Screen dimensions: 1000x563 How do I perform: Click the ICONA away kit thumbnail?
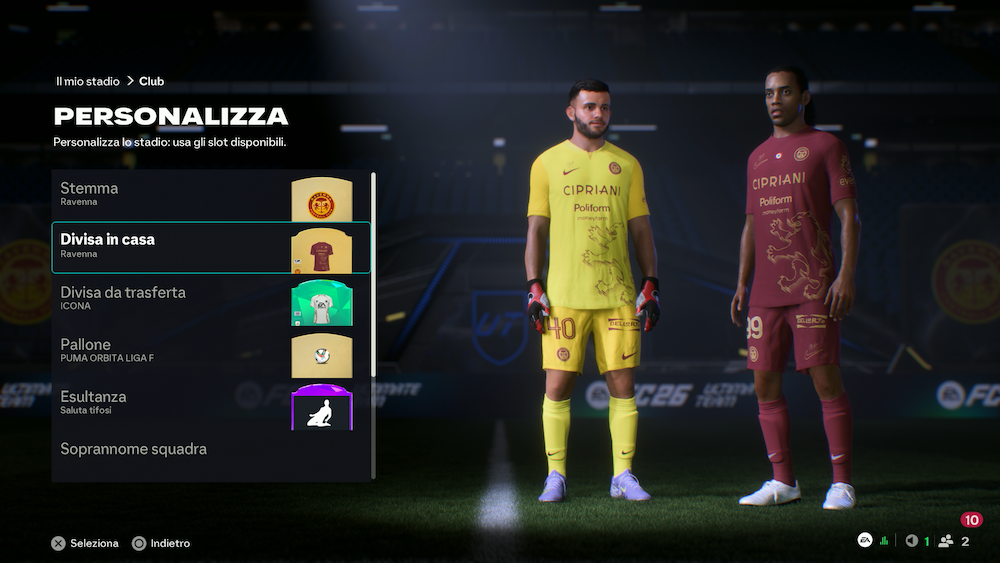[x=321, y=303]
